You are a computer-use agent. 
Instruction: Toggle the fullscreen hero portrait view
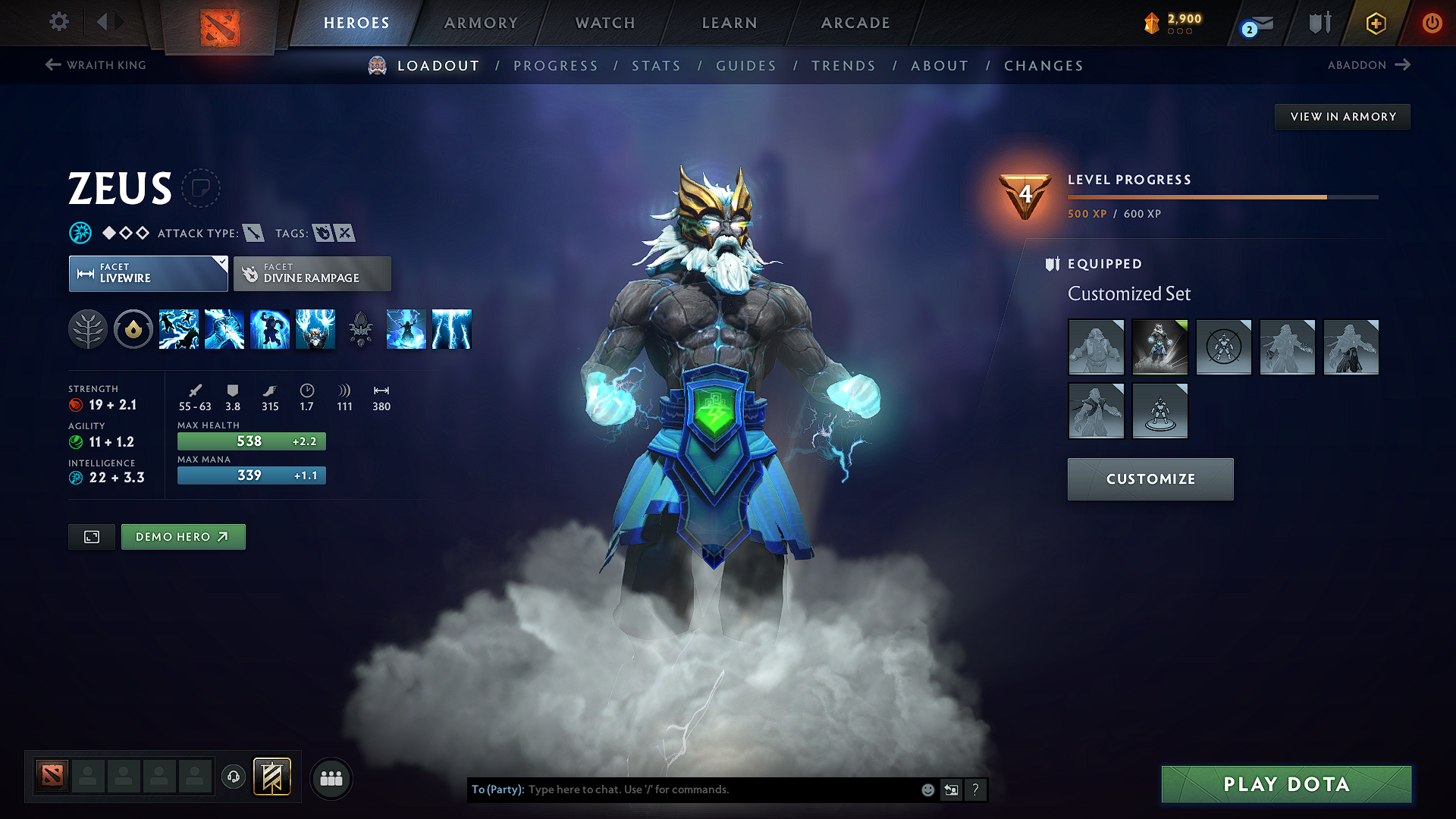coord(91,536)
